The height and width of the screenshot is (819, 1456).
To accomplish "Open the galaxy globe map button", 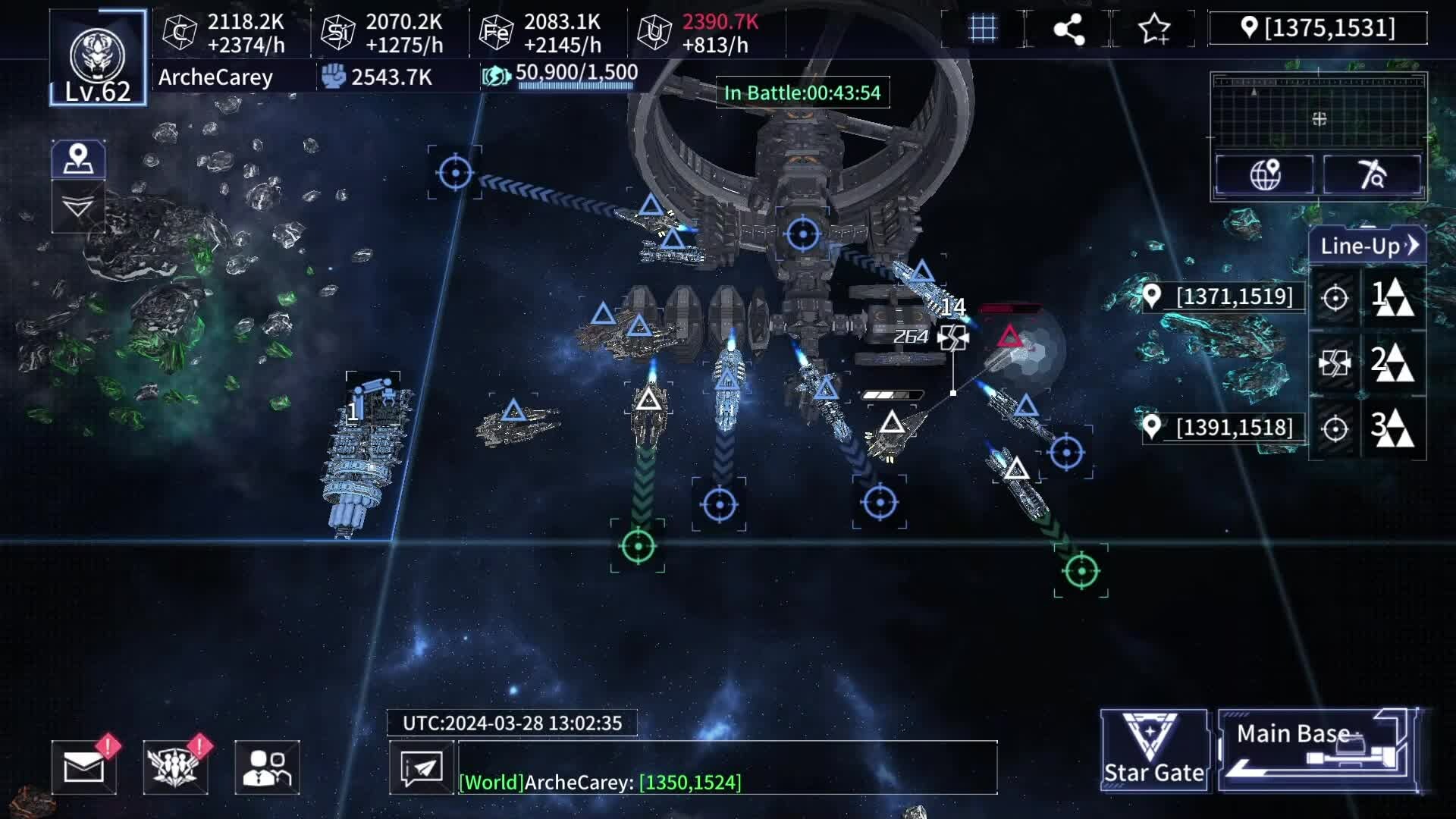I will tap(1265, 174).
